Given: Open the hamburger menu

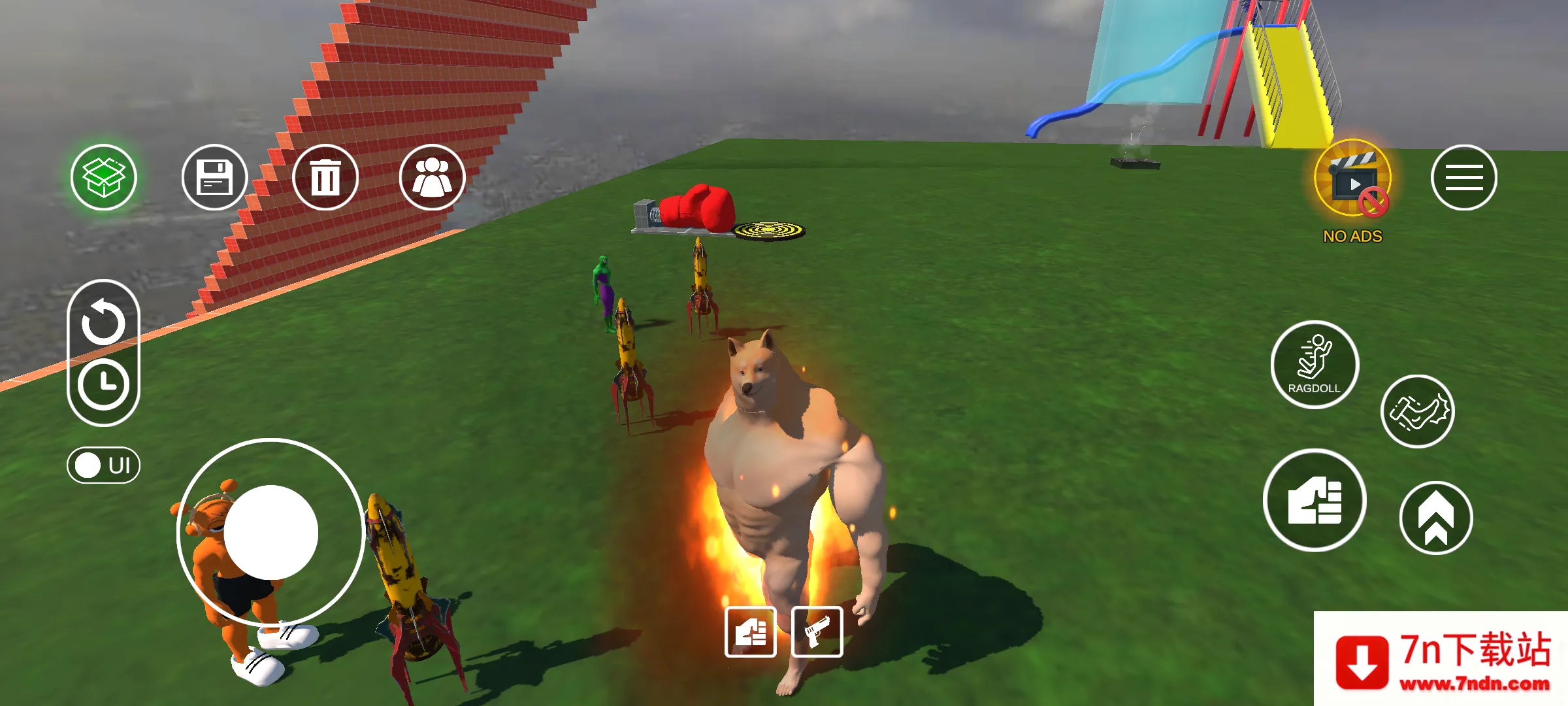Looking at the screenshot, I should [1463, 178].
